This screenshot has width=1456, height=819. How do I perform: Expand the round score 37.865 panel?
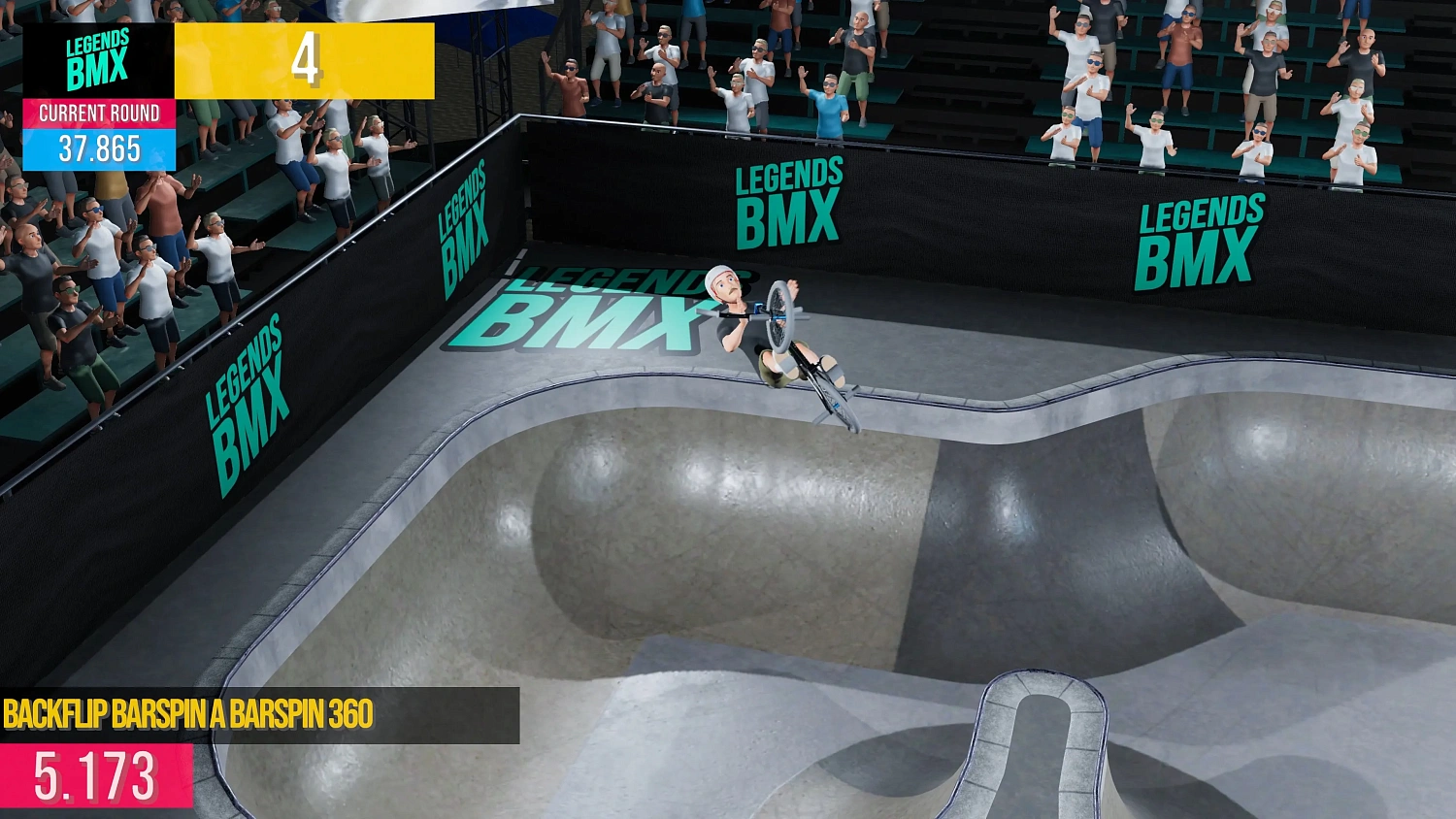tap(97, 148)
